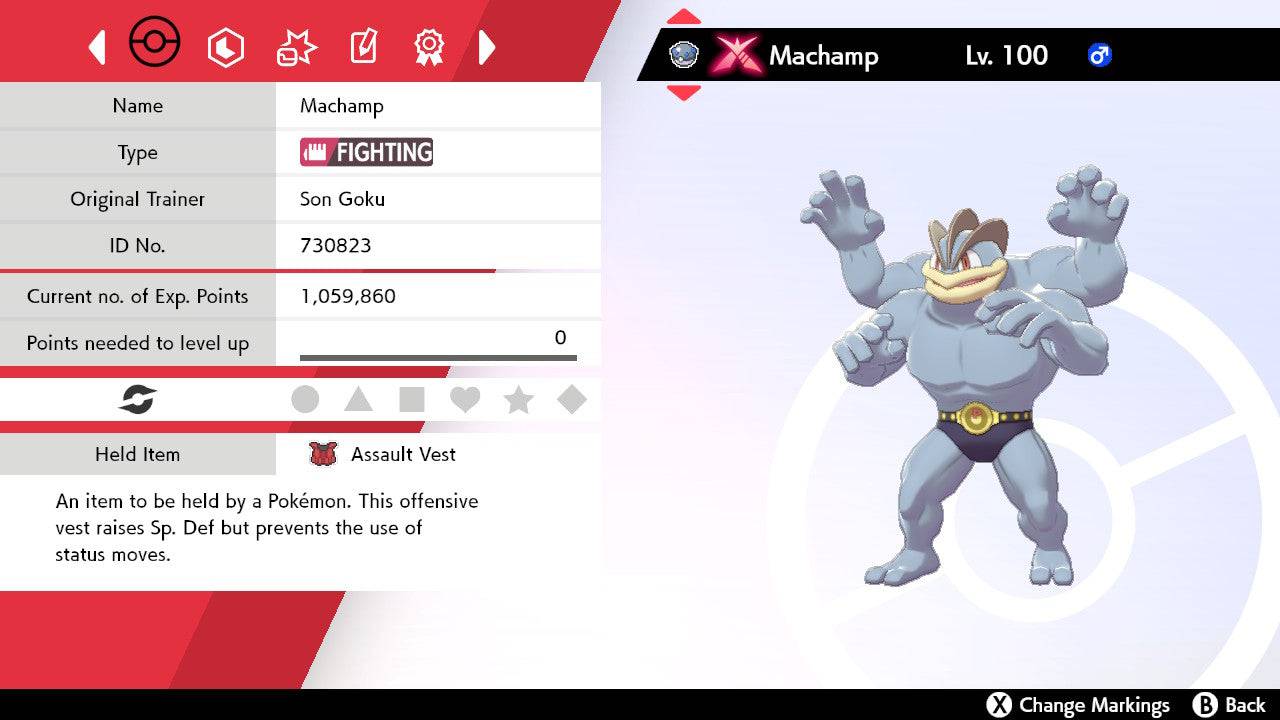1280x720 pixels.
Task: Toggle the heart marking
Action: pyautogui.click(x=465, y=400)
